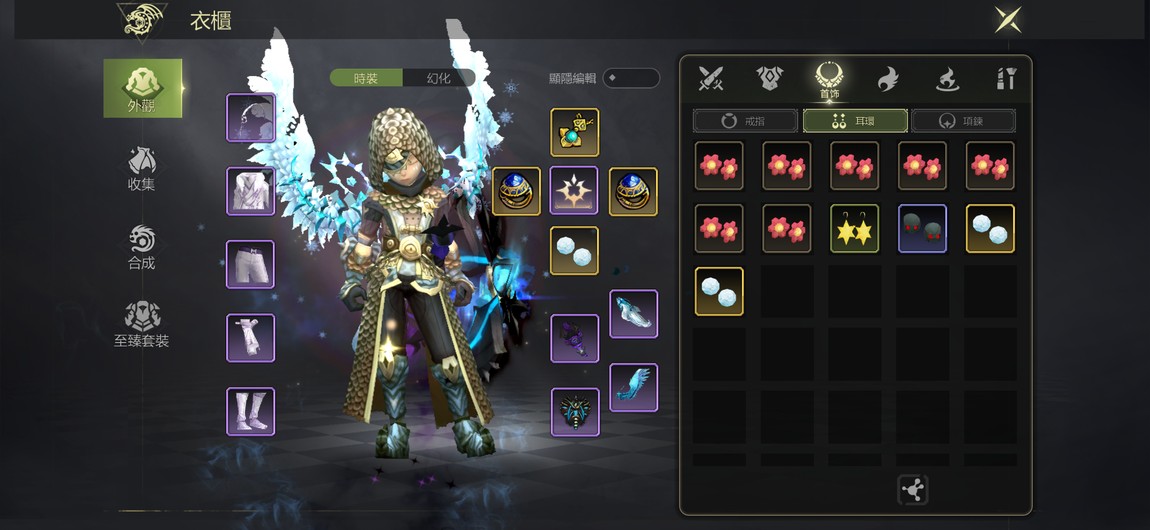Choose the yellow star earrings item

pos(855,229)
